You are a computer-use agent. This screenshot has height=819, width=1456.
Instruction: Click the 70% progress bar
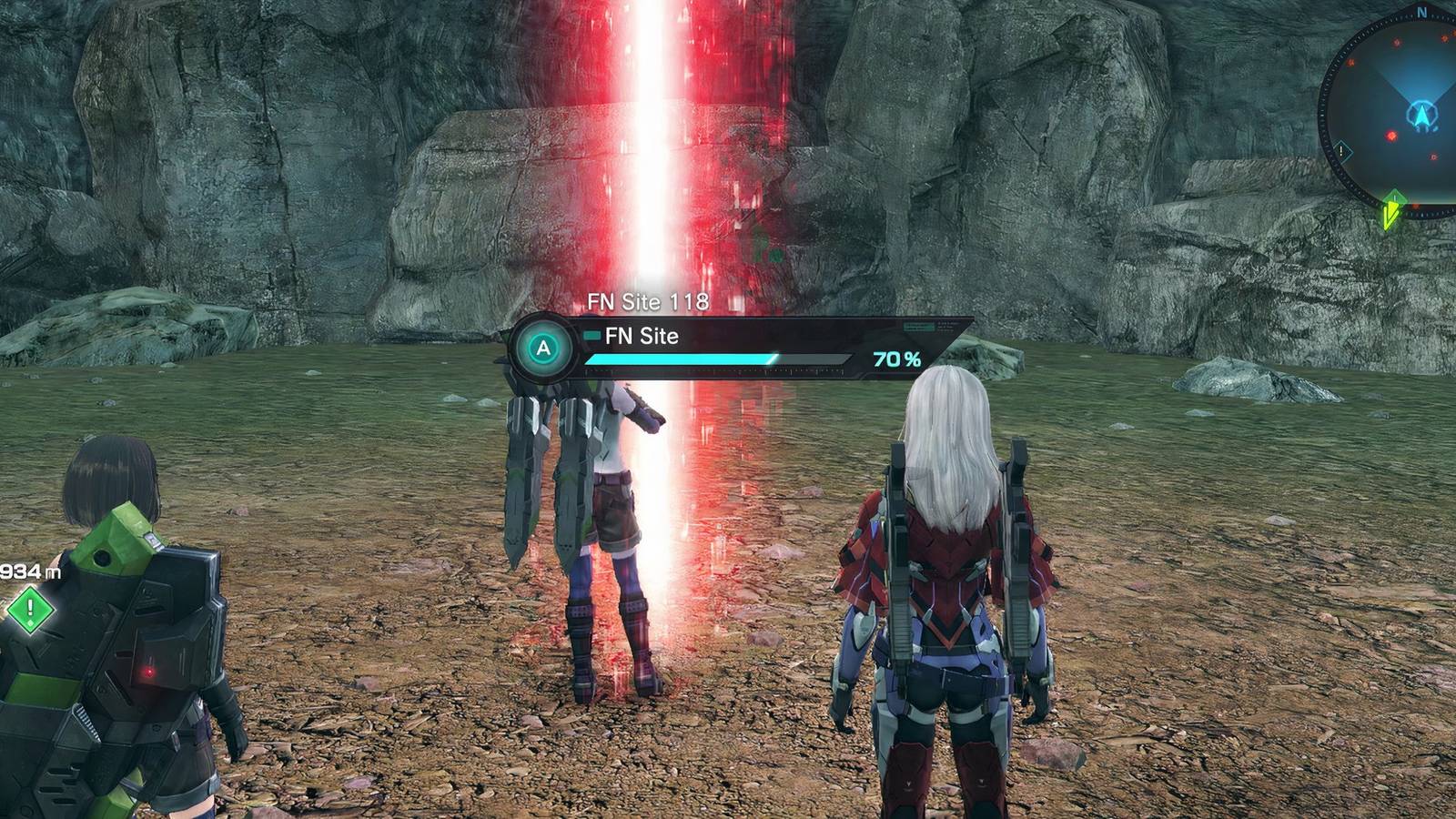click(x=719, y=359)
